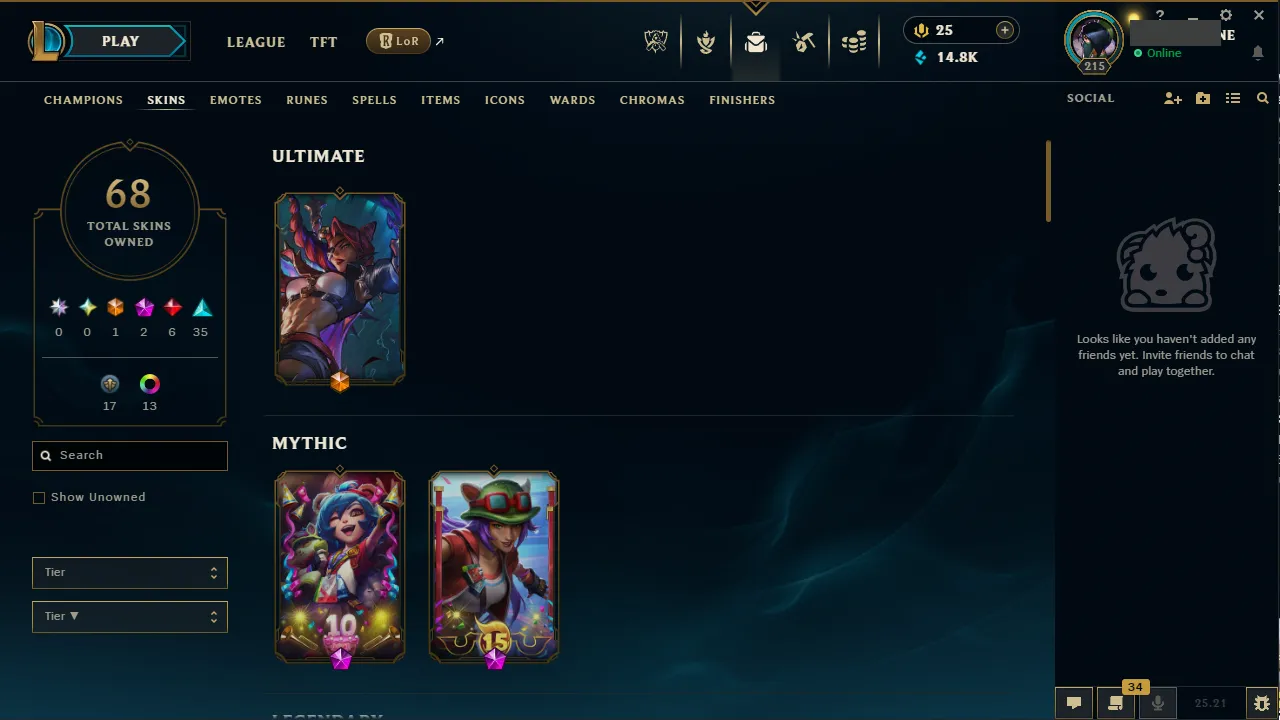Open the events trophy icon beside Esports

706,41
